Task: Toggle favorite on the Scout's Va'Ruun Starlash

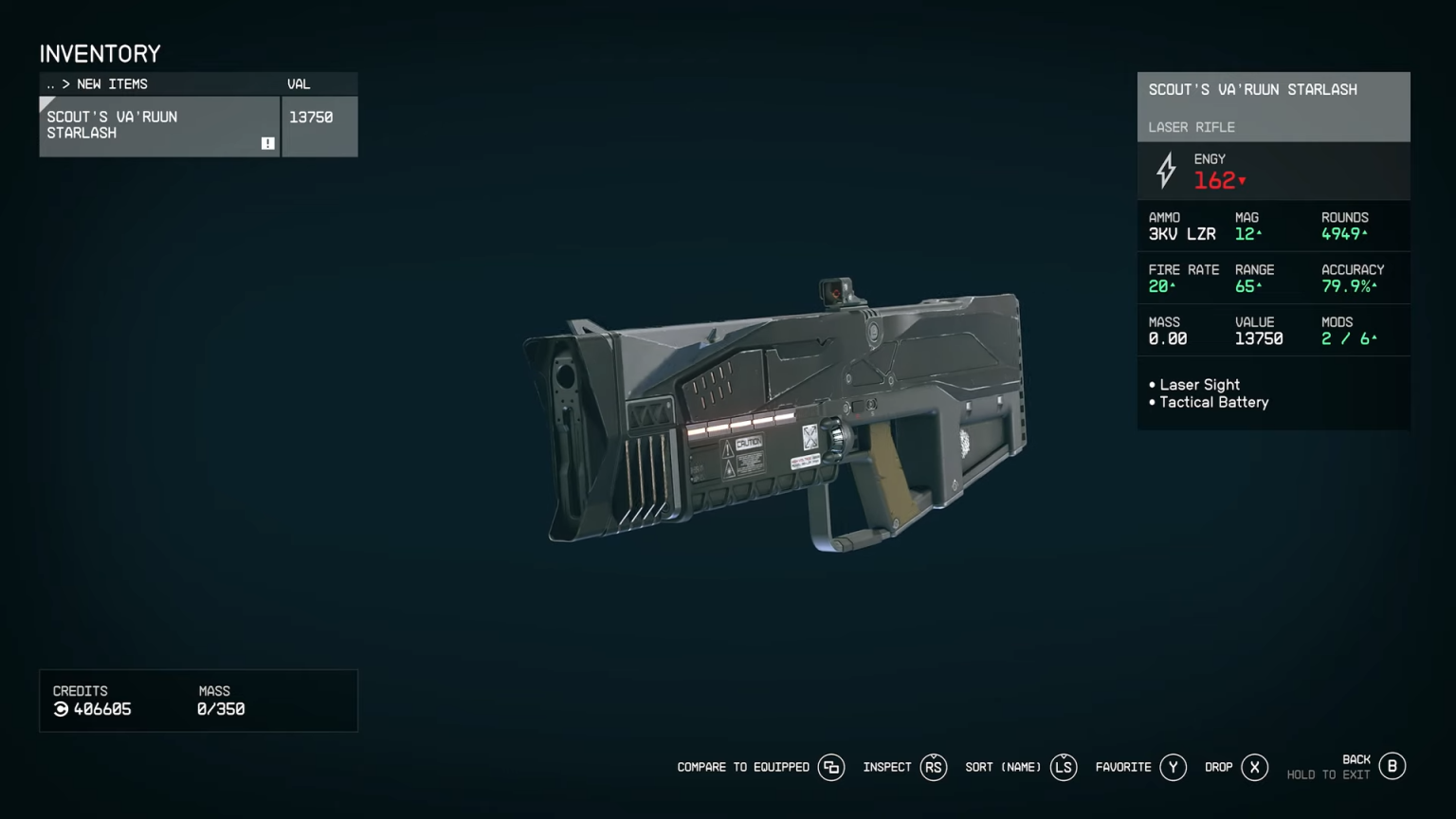Action: [x=1173, y=767]
